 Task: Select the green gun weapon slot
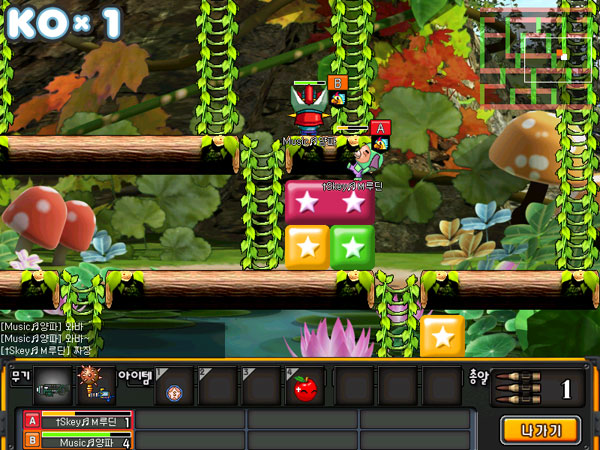(53, 386)
